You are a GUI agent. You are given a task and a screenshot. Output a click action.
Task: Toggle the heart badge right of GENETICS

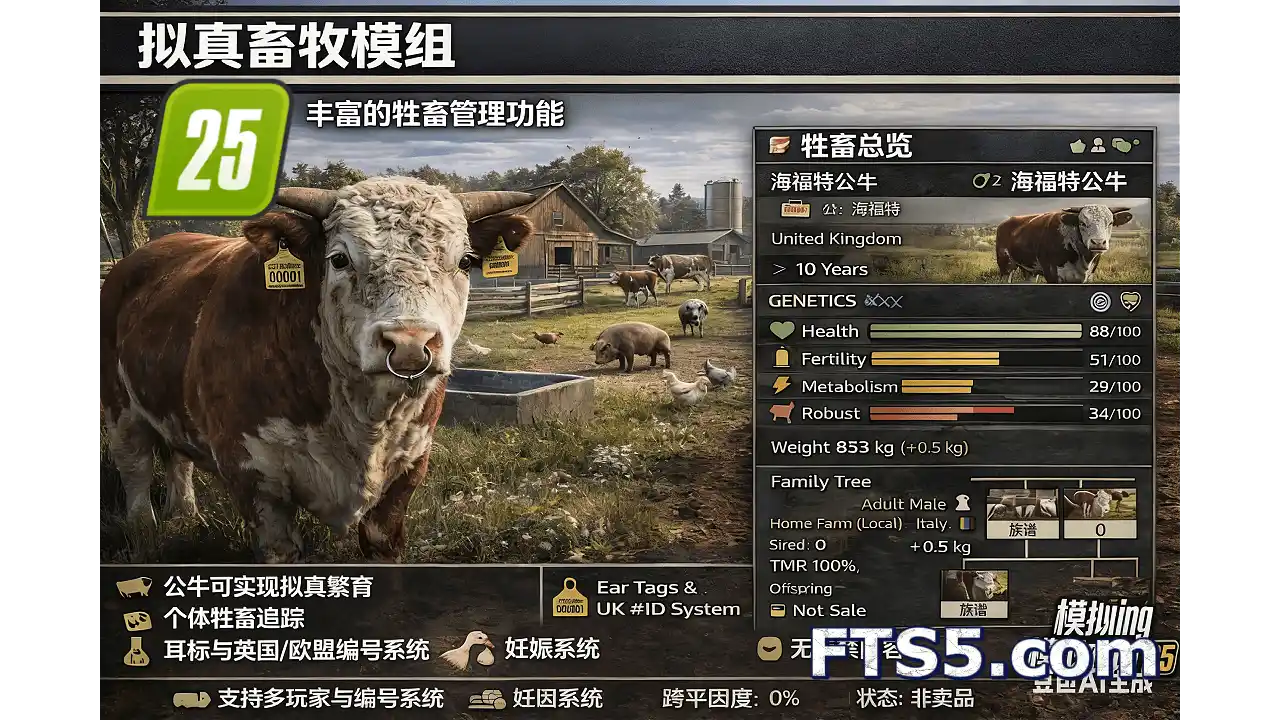1130,300
